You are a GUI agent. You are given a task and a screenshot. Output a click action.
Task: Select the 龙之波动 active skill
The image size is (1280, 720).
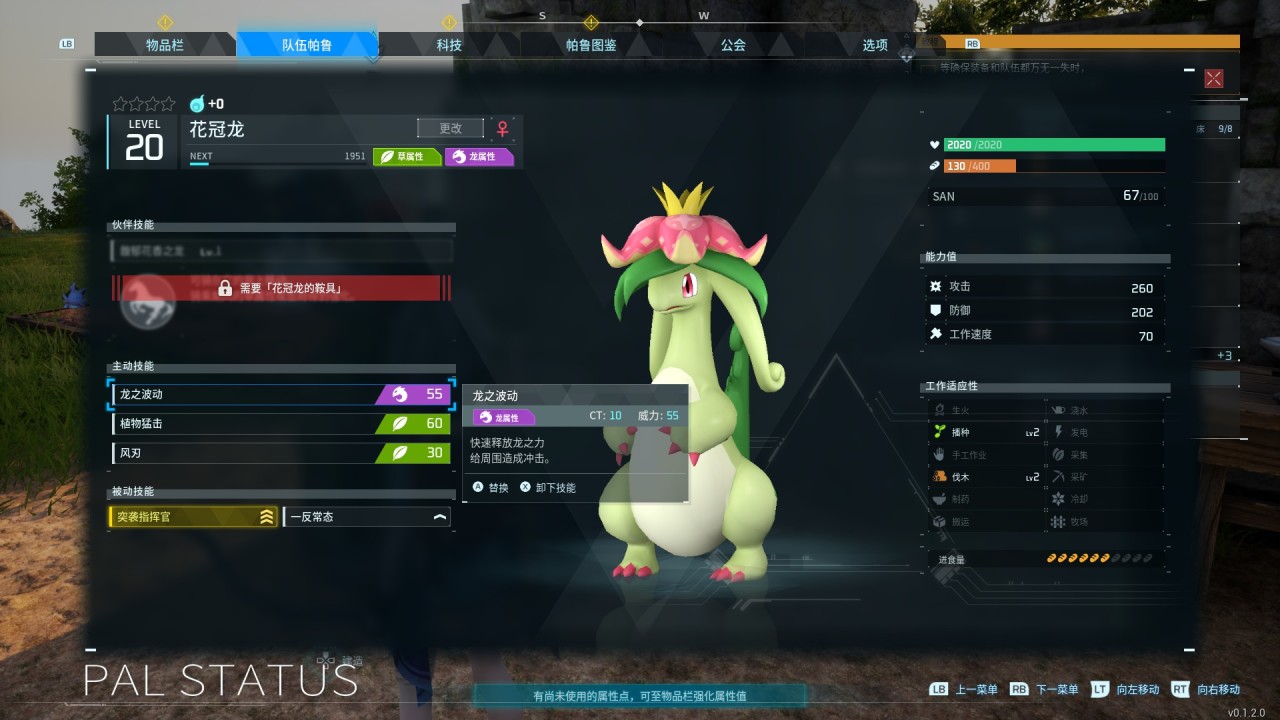pos(280,394)
